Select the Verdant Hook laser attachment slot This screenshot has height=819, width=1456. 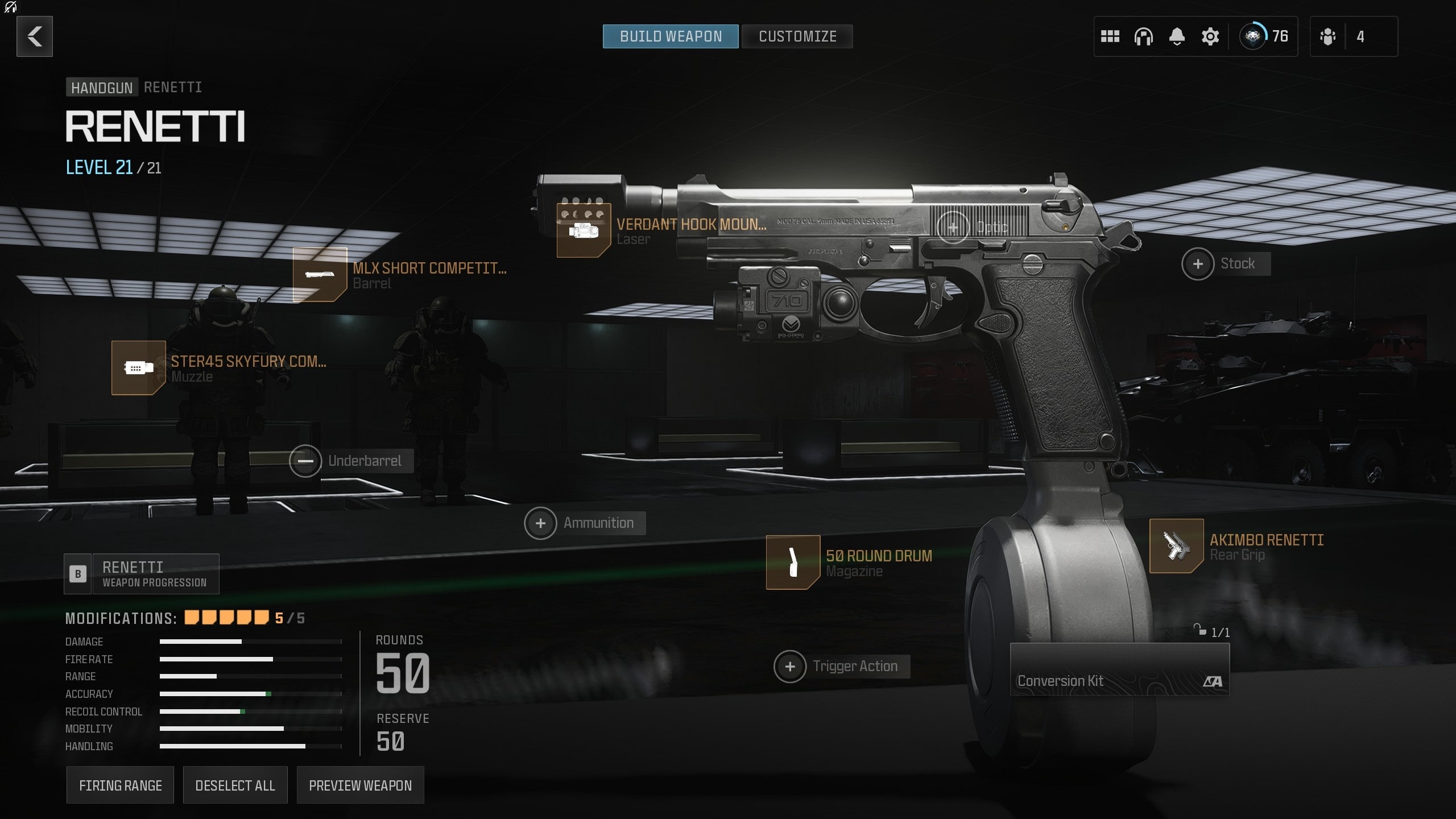pyautogui.click(x=584, y=231)
